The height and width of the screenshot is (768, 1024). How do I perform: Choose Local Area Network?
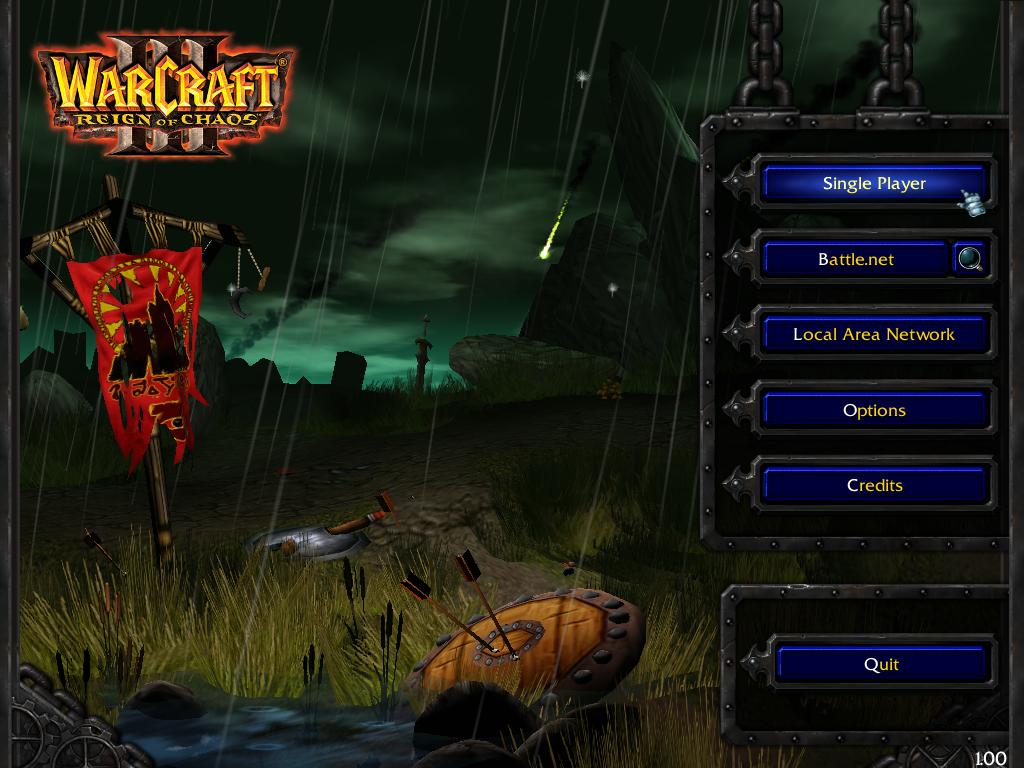coord(874,335)
